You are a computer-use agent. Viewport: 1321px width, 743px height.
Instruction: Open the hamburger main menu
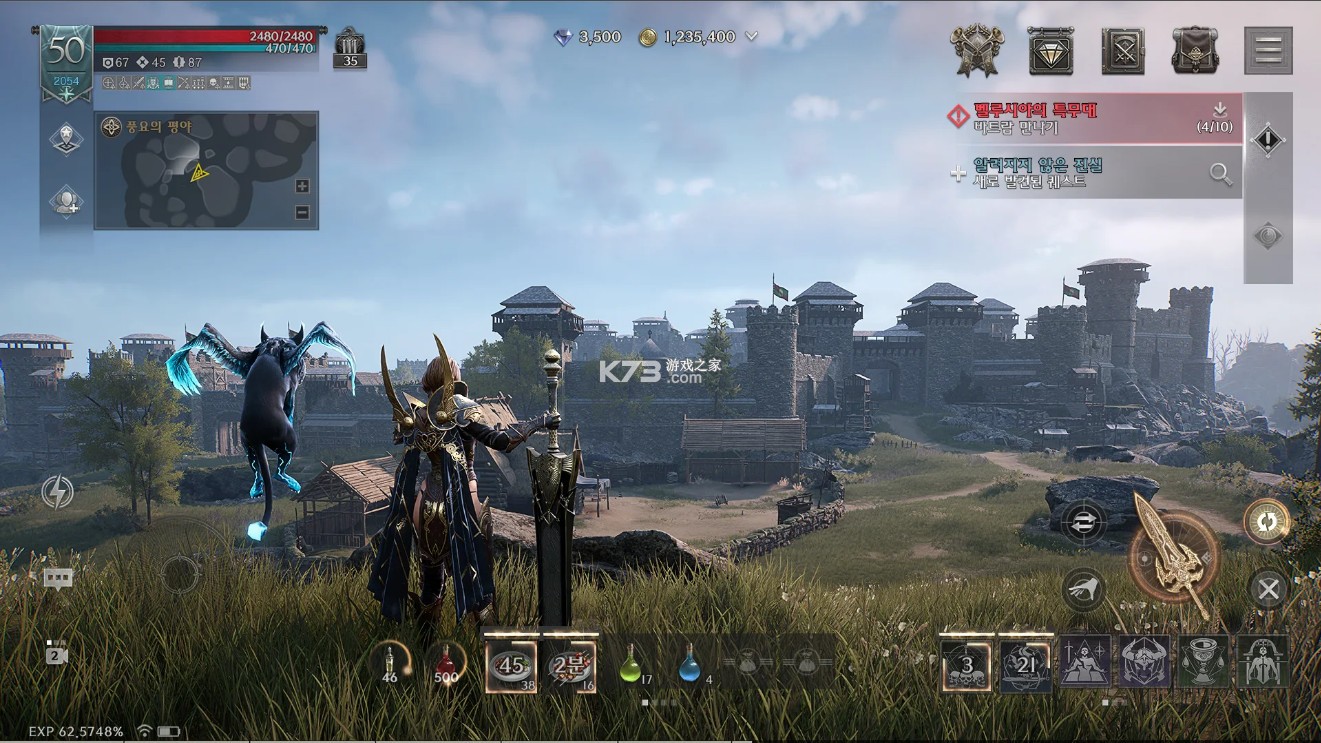[x=1267, y=50]
